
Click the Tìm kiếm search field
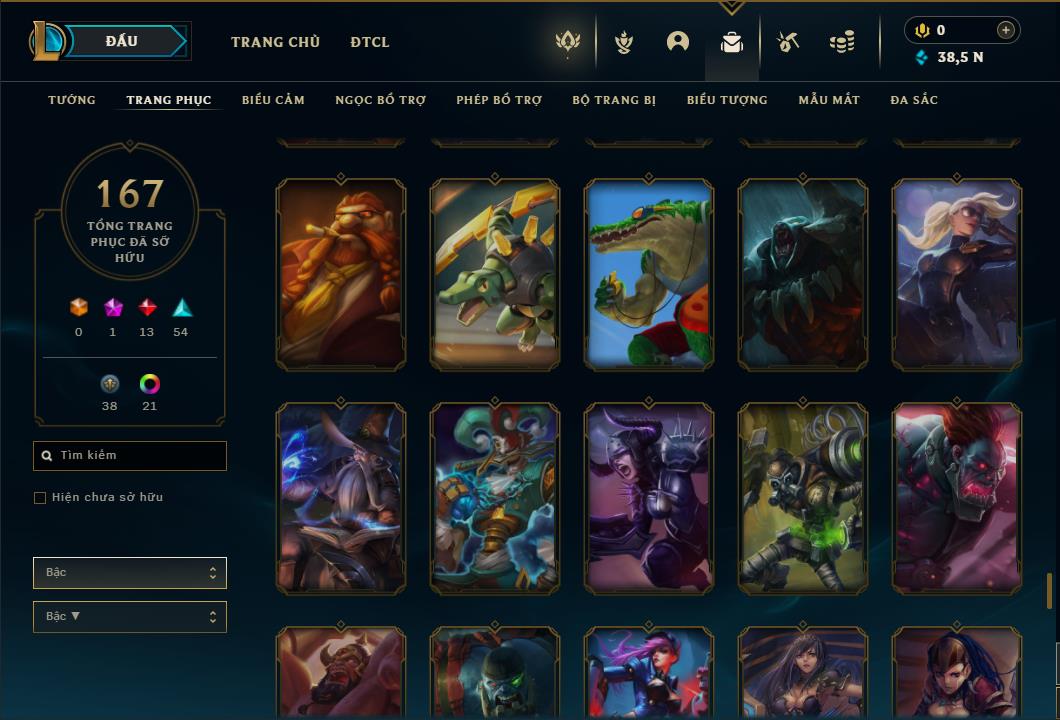130,456
